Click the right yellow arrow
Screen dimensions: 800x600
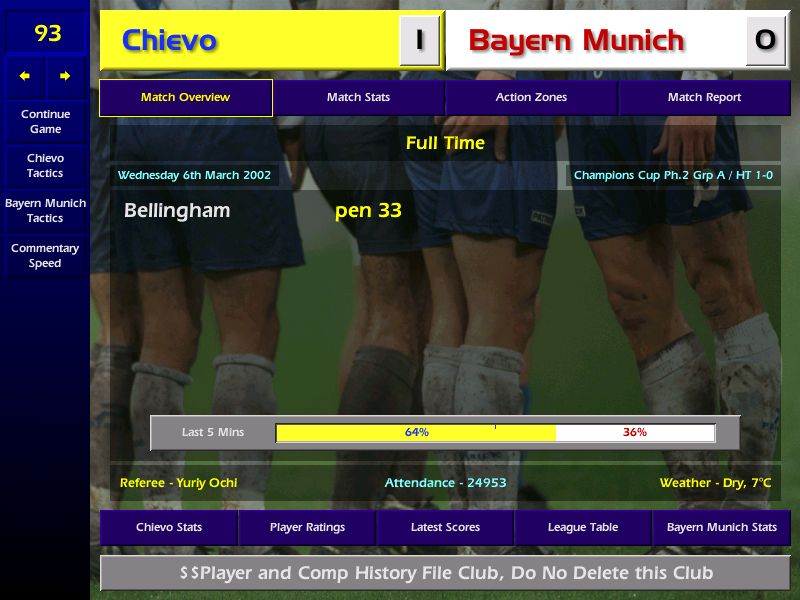point(66,76)
